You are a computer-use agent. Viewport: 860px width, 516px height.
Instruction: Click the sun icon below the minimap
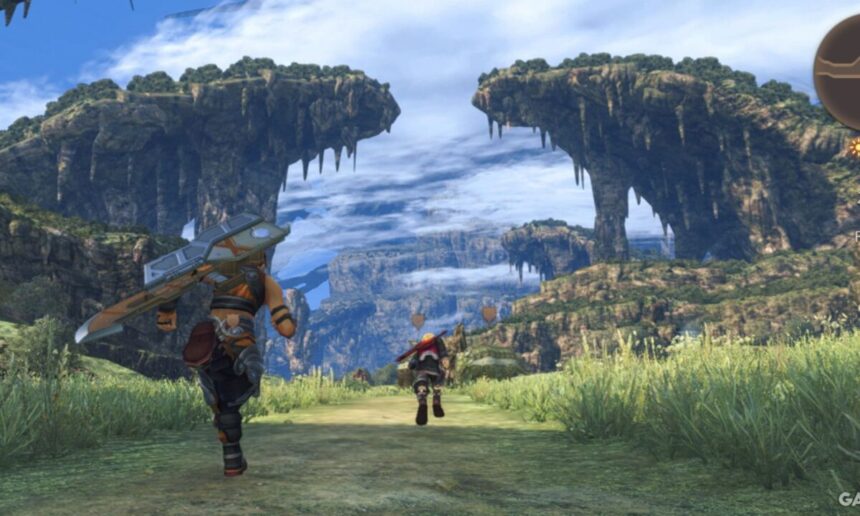click(855, 147)
